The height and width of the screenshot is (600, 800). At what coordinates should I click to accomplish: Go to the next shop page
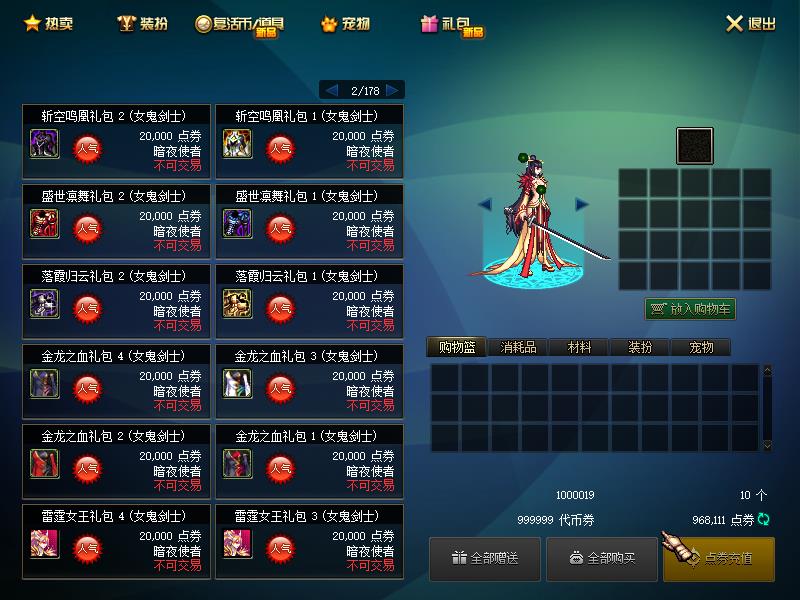tap(393, 90)
